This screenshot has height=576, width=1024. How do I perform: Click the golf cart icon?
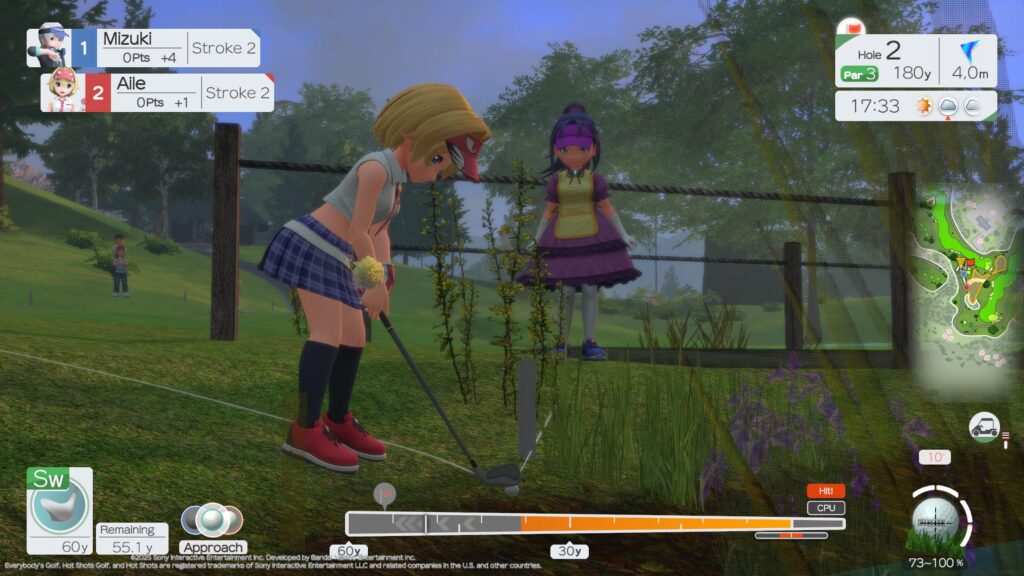tap(984, 427)
